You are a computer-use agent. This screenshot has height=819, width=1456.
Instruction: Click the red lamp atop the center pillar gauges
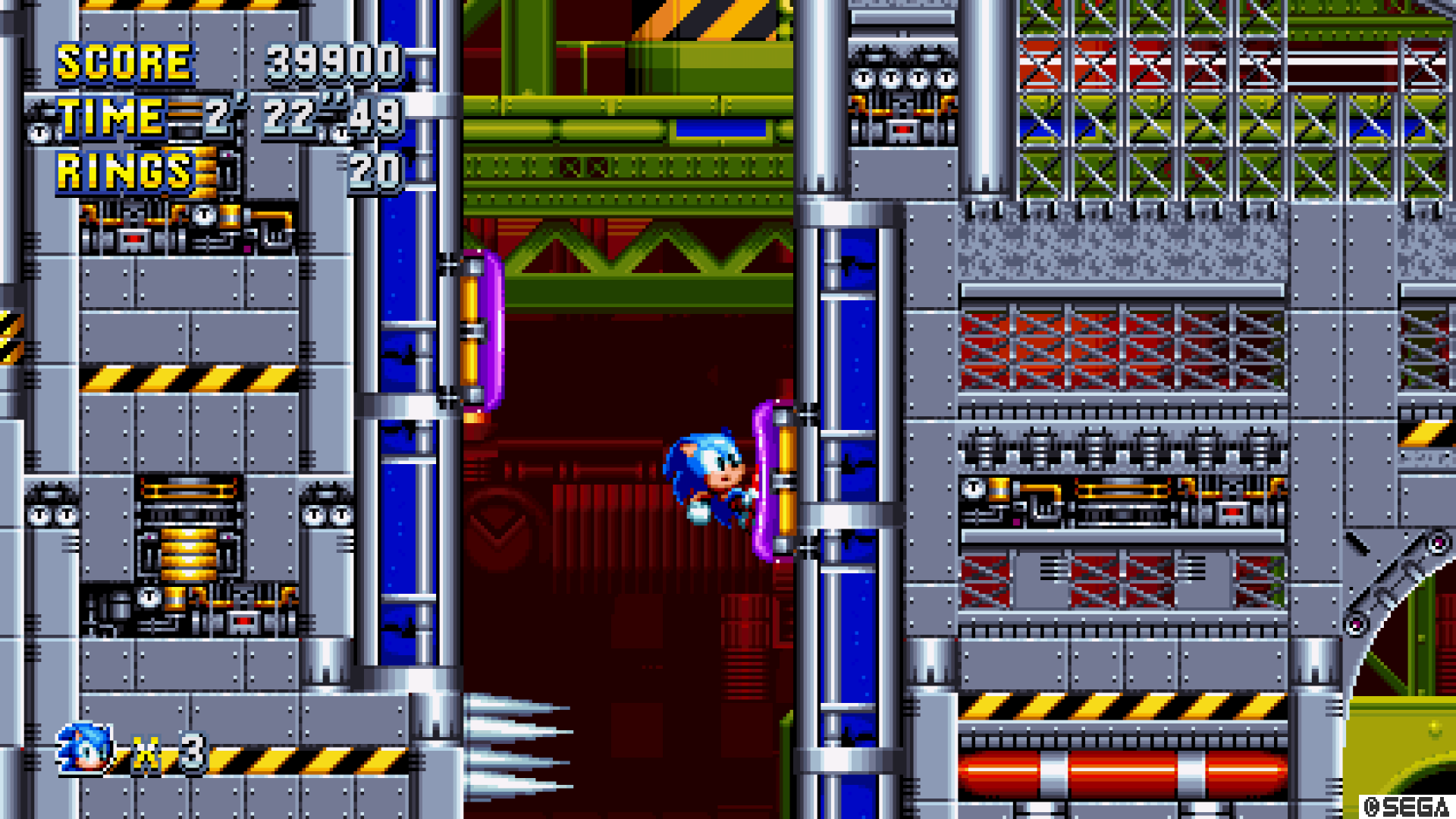902,129
